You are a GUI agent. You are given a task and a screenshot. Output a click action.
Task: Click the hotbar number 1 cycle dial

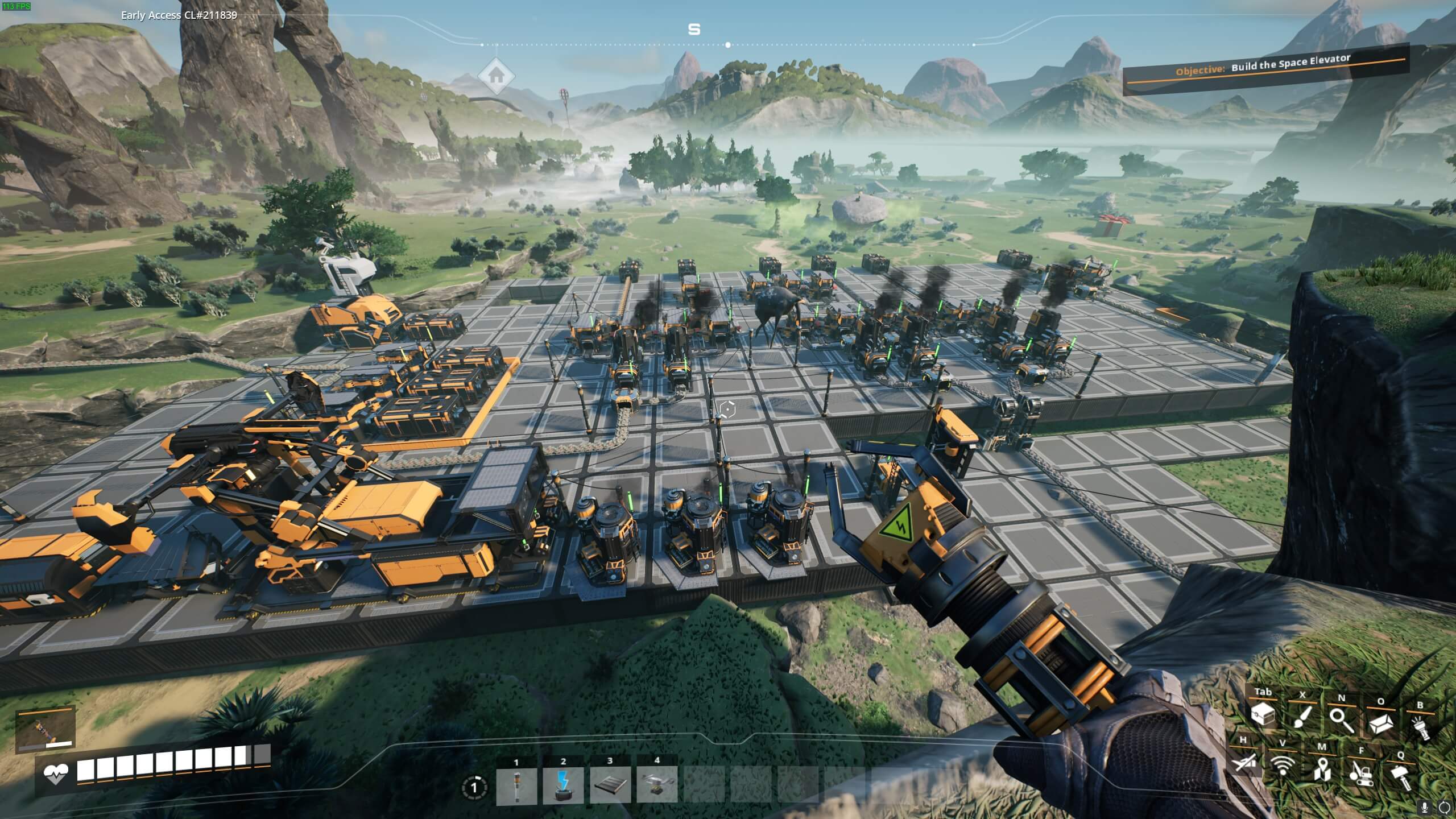click(x=473, y=788)
